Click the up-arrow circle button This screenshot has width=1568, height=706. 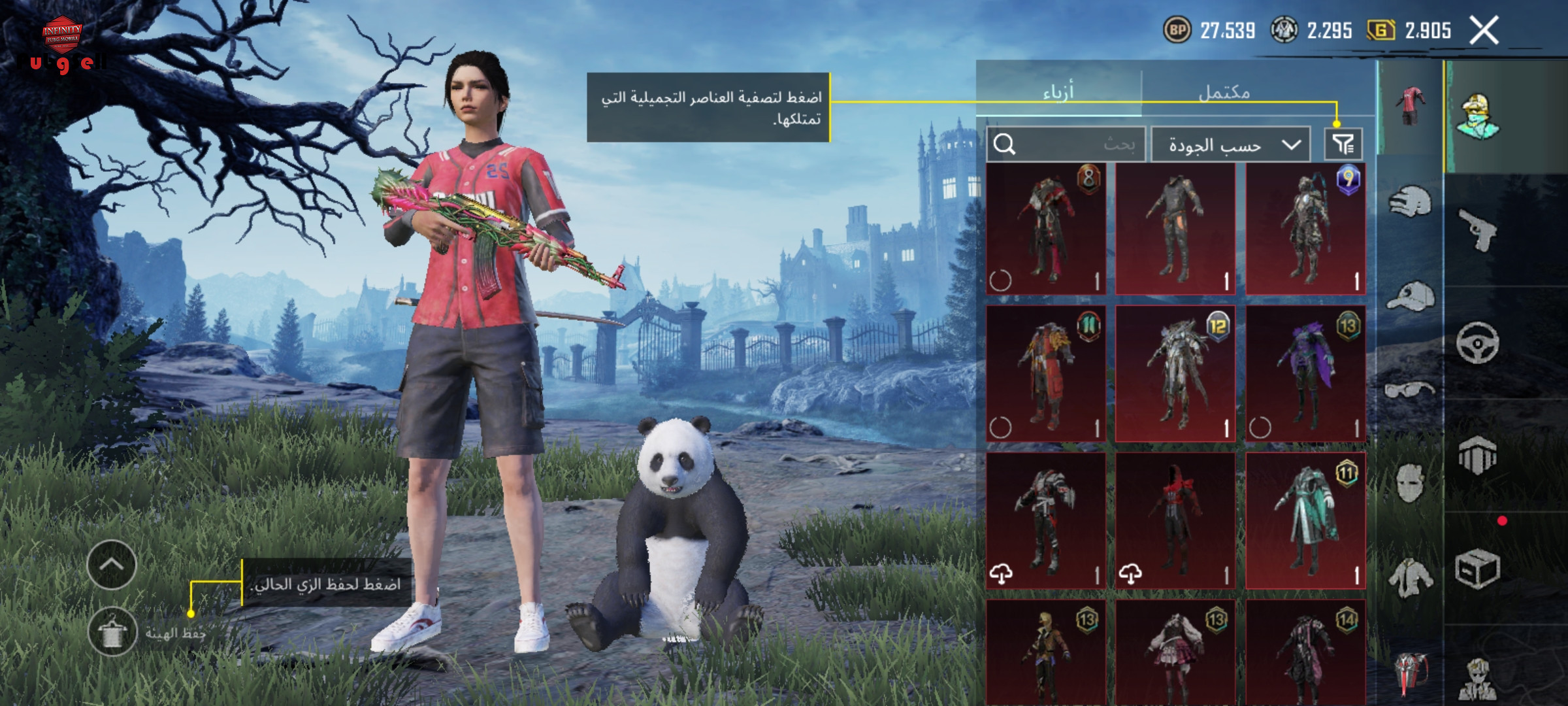coord(112,565)
